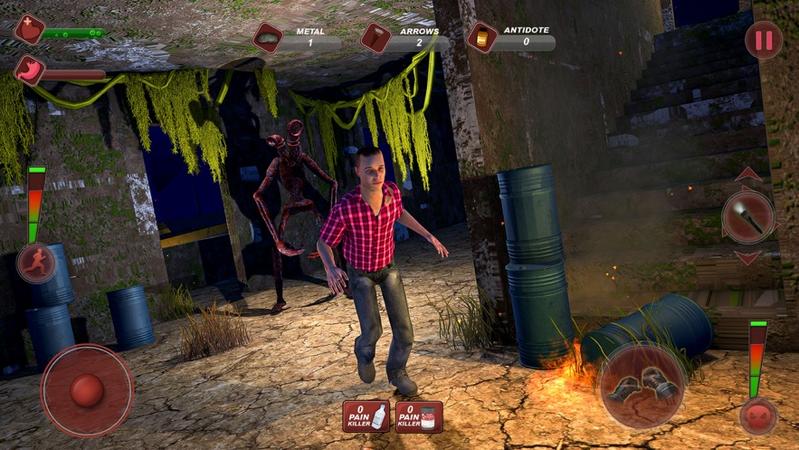Switch to the previous weapon with up arrow
799x450 pixels.
click(748, 175)
